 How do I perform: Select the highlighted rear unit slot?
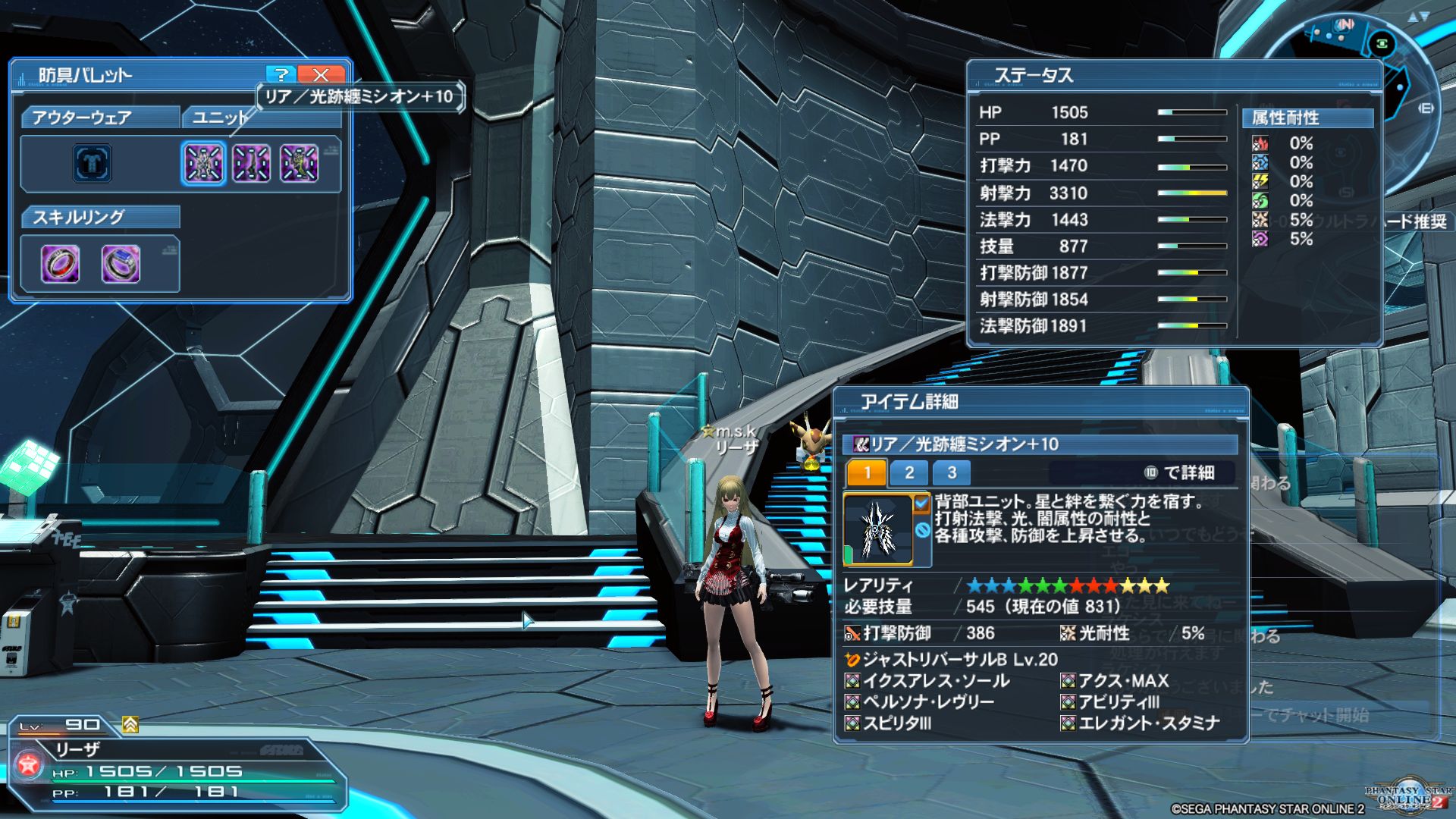203,163
